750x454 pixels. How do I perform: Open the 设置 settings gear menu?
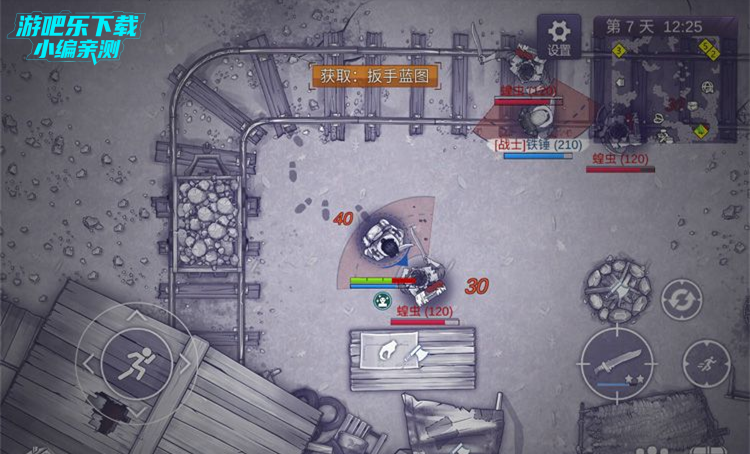559,35
